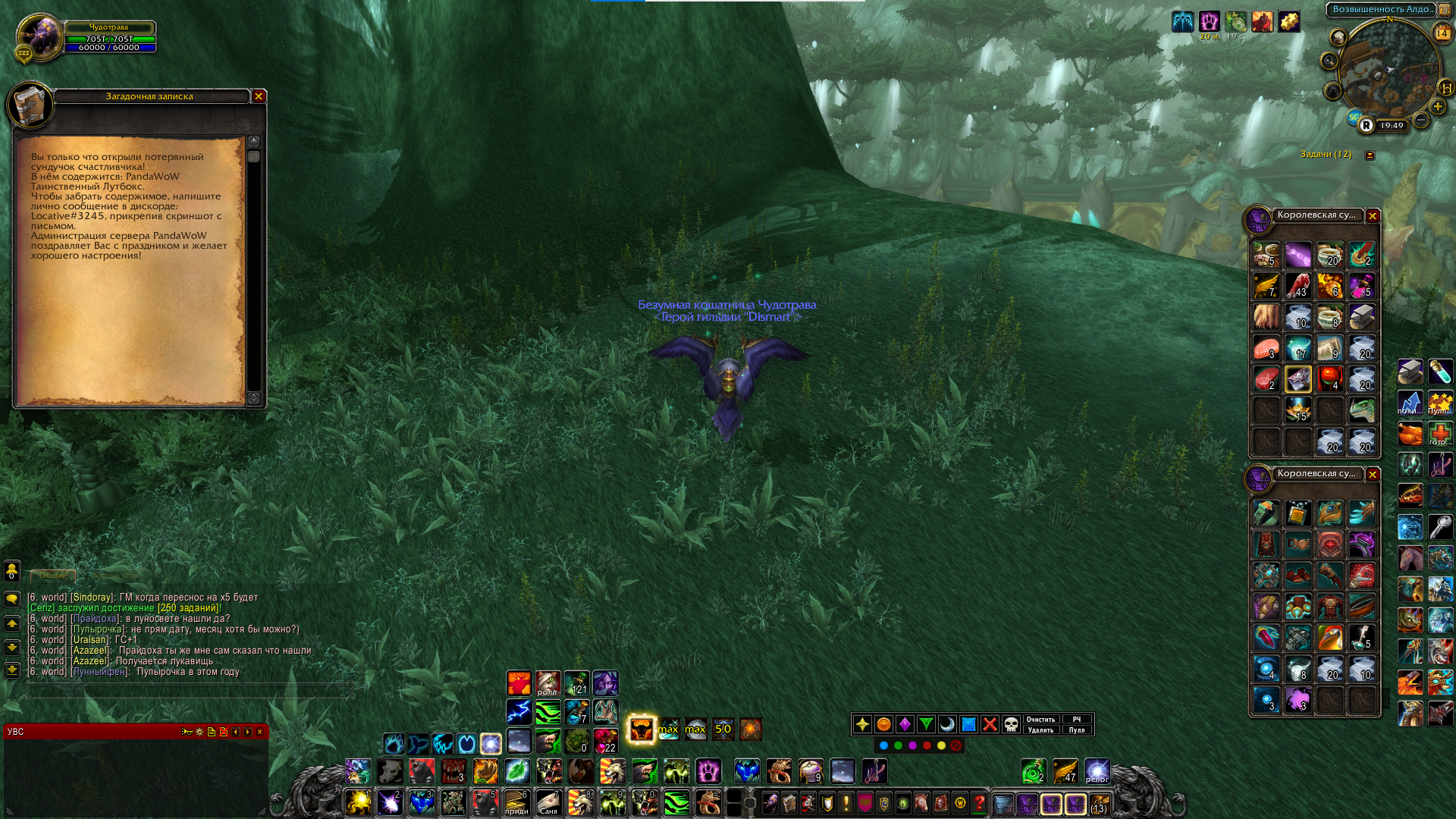This screenshot has width=1456, height=819.
Task: Click the Чудотрава player portrait
Action: pos(38,36)
